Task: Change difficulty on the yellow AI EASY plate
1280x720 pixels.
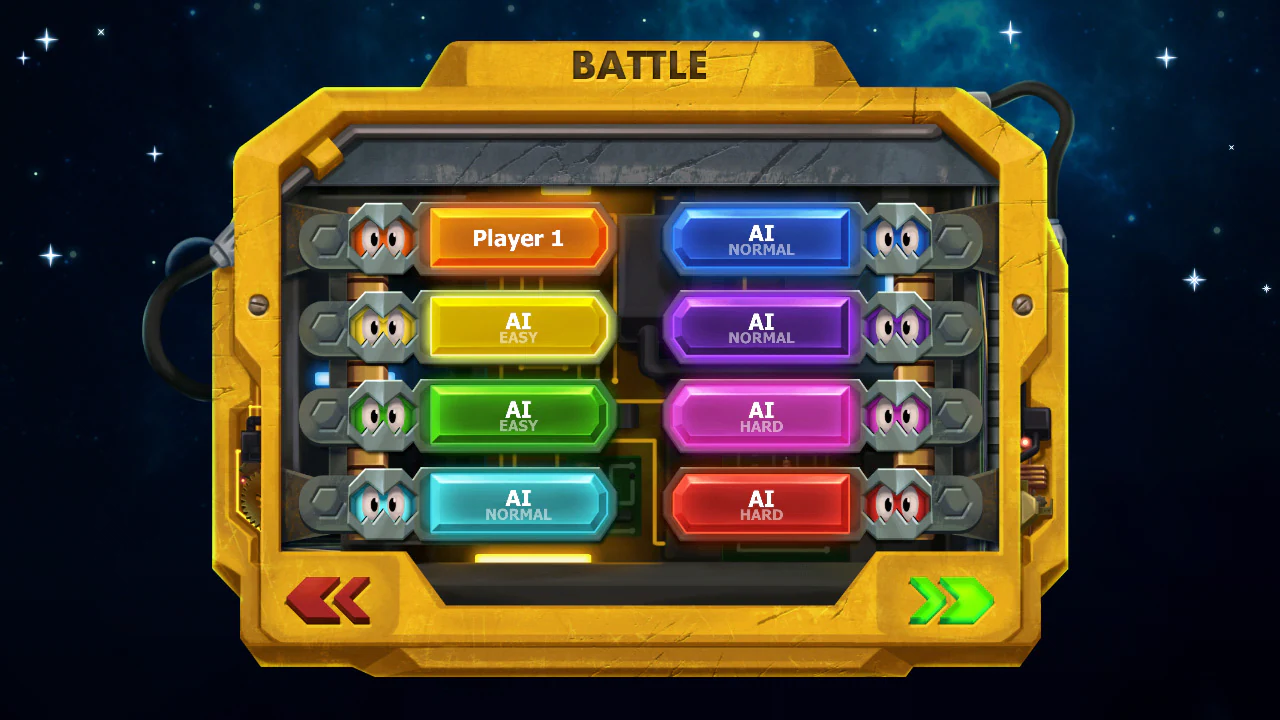Action: pyautogui.click(x=518, y=328)
